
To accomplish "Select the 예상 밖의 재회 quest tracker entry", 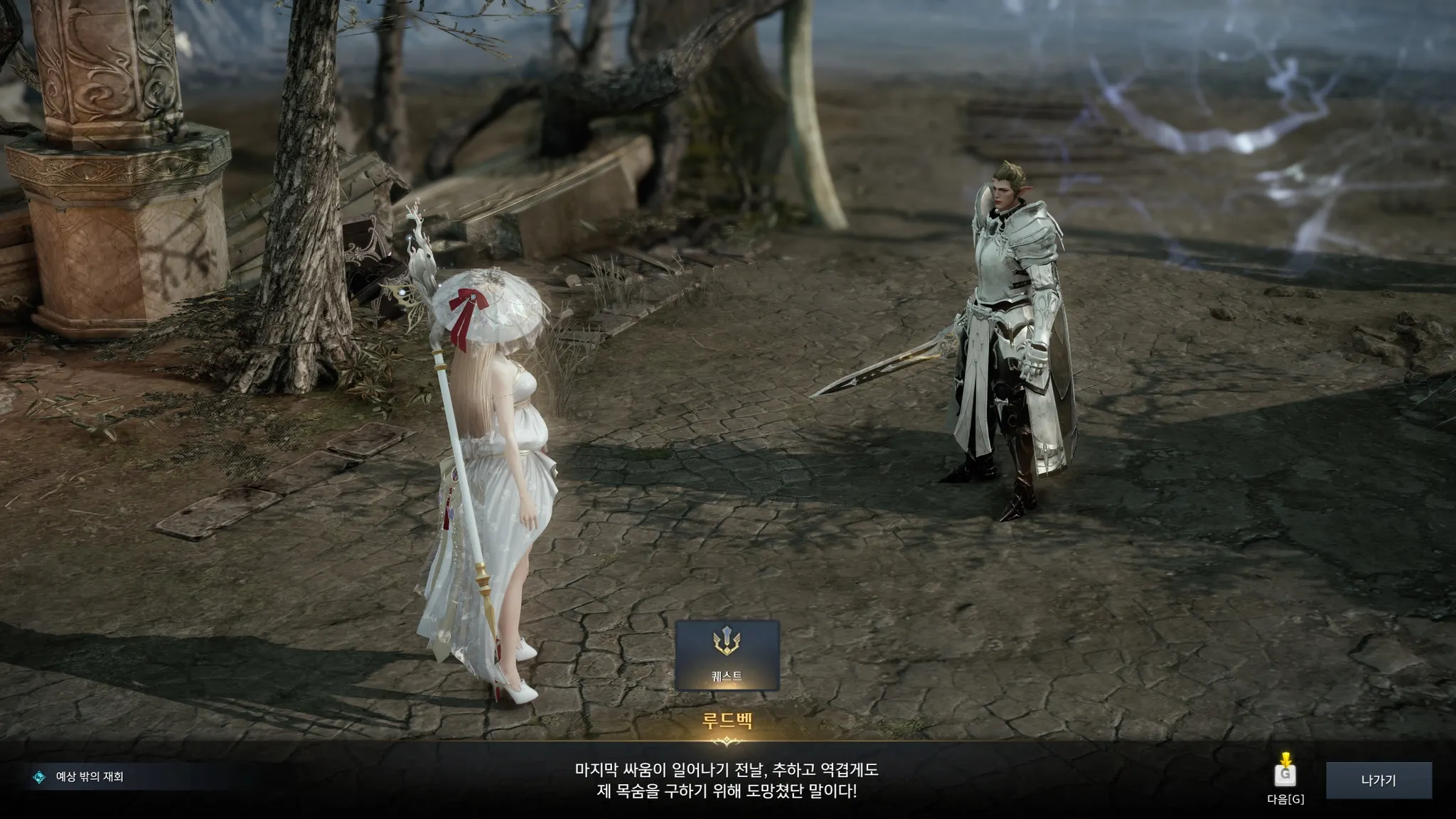I will click(90, 777).
